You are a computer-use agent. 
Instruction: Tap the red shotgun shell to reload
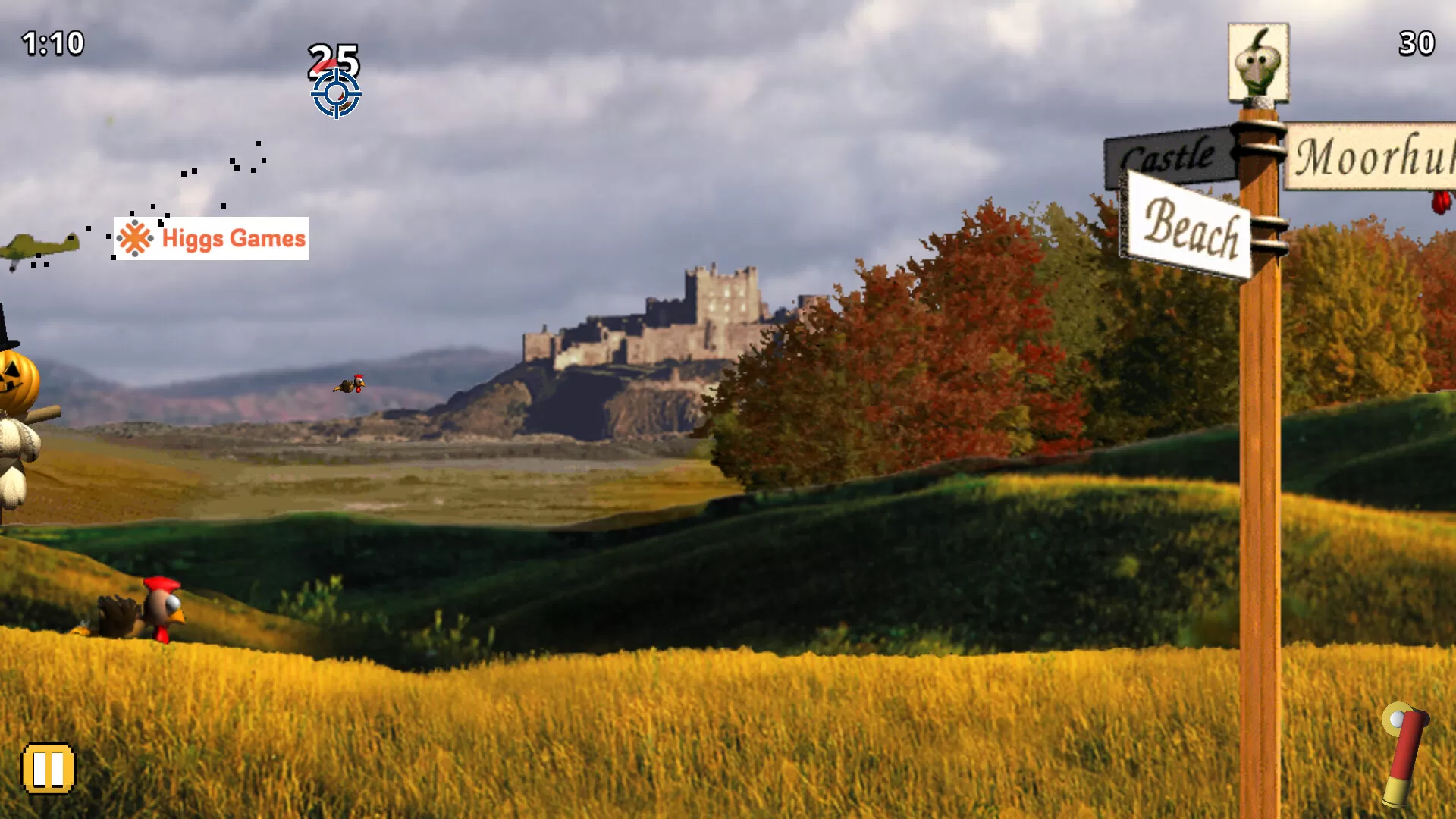click(1404, 755)
